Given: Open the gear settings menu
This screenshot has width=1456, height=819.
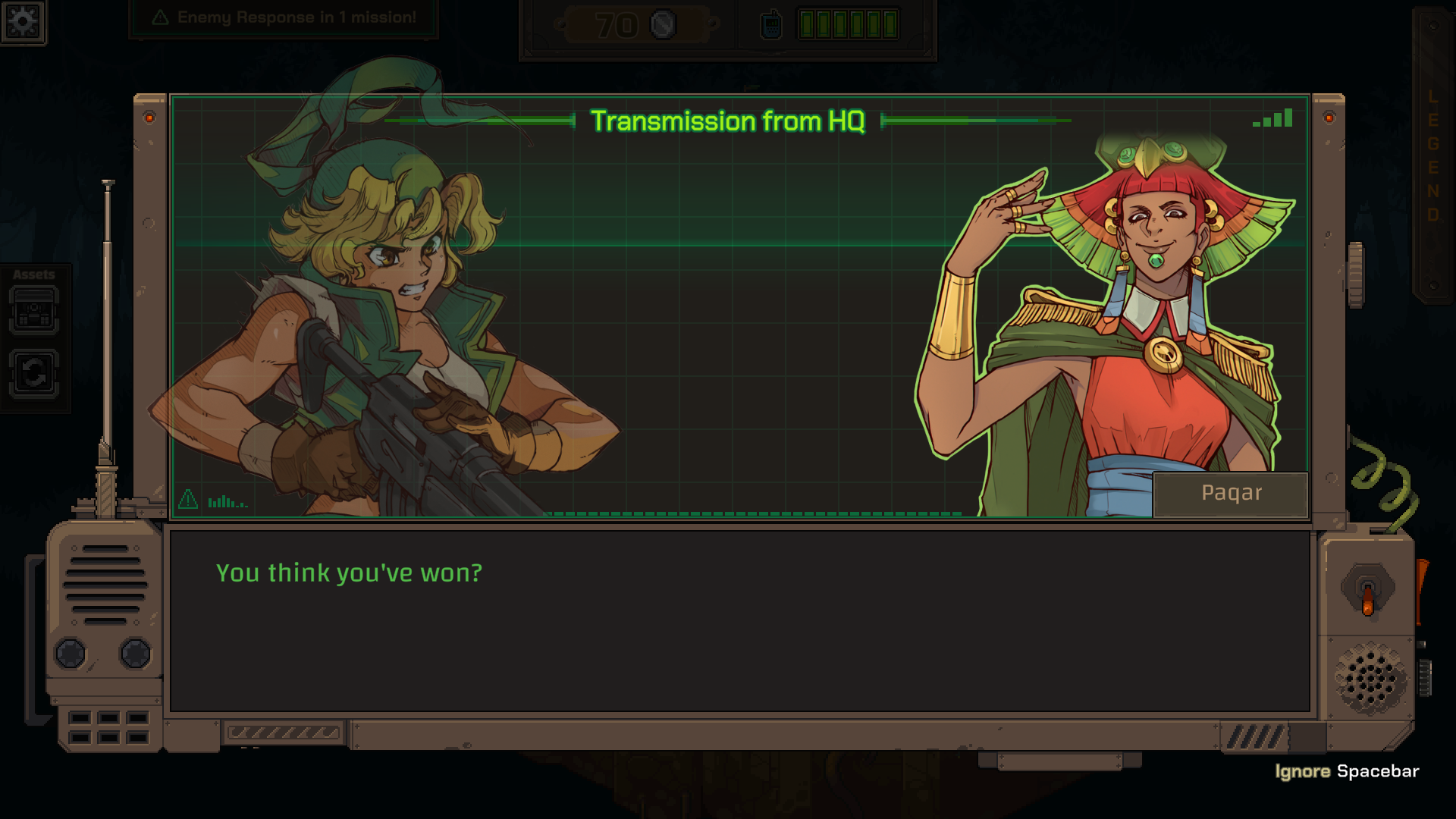Looking at the screenshot, I should (x=23, y=21).
